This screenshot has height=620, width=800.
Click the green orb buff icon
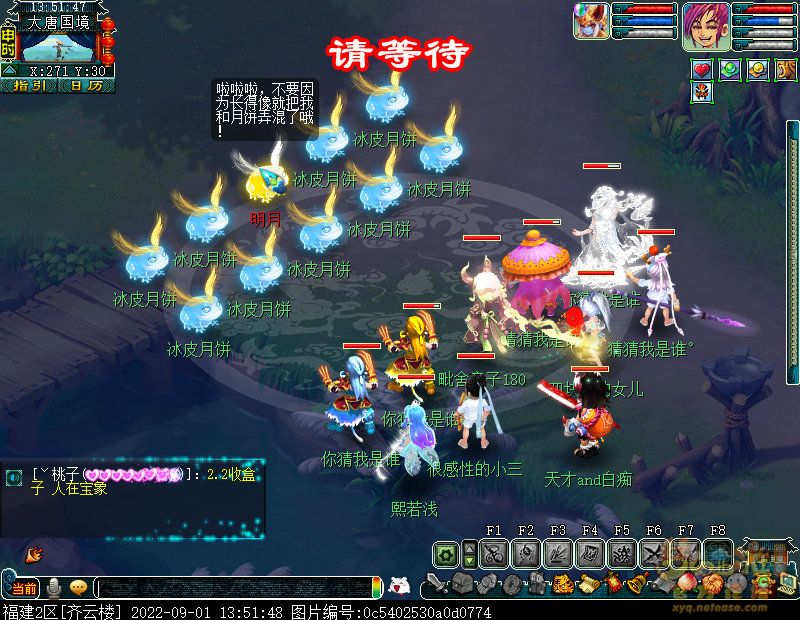click(730, 70)
